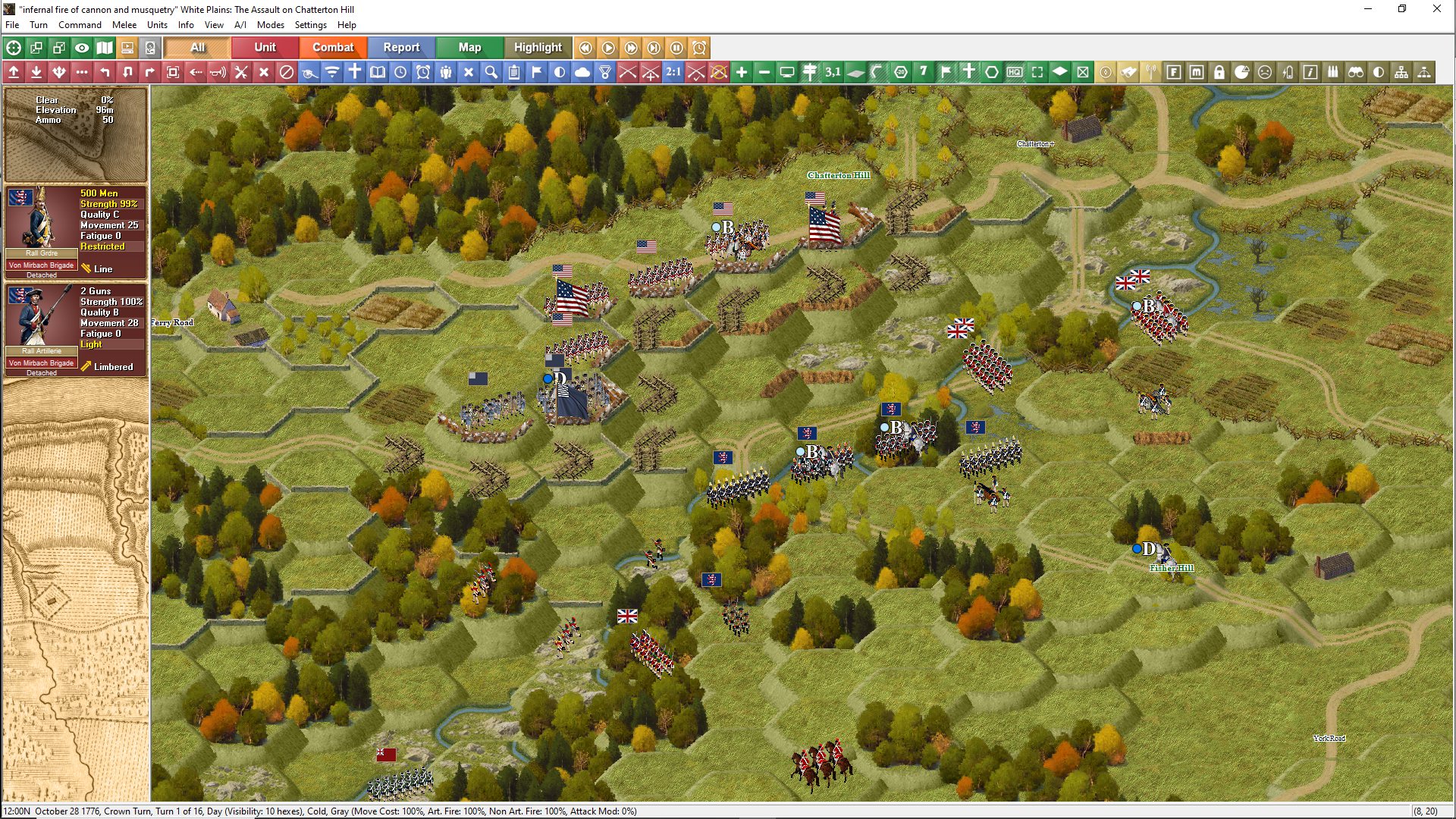Zoom out with the green minus button
Viewport: 1456px width, 819px height.
pyautogui.click(x=764, y=72)
